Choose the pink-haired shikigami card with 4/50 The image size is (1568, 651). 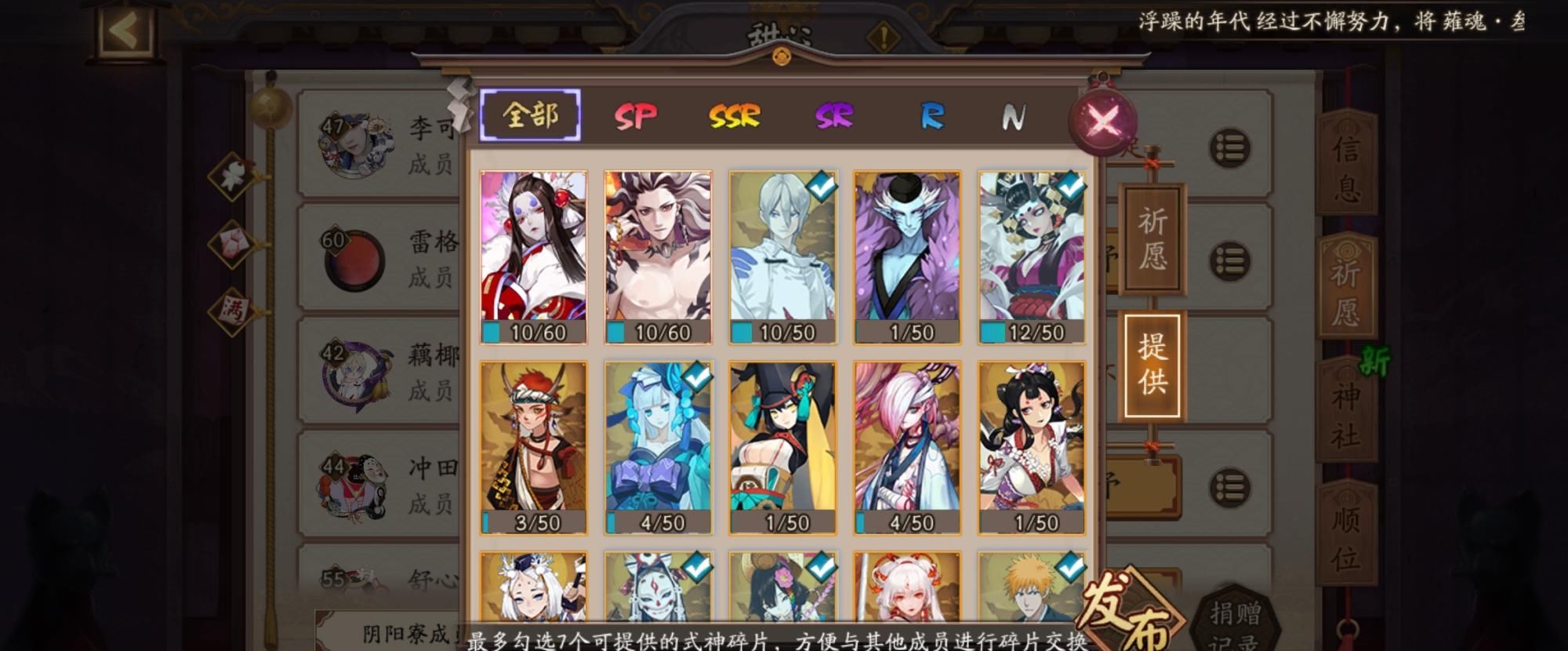pos(907,447)
